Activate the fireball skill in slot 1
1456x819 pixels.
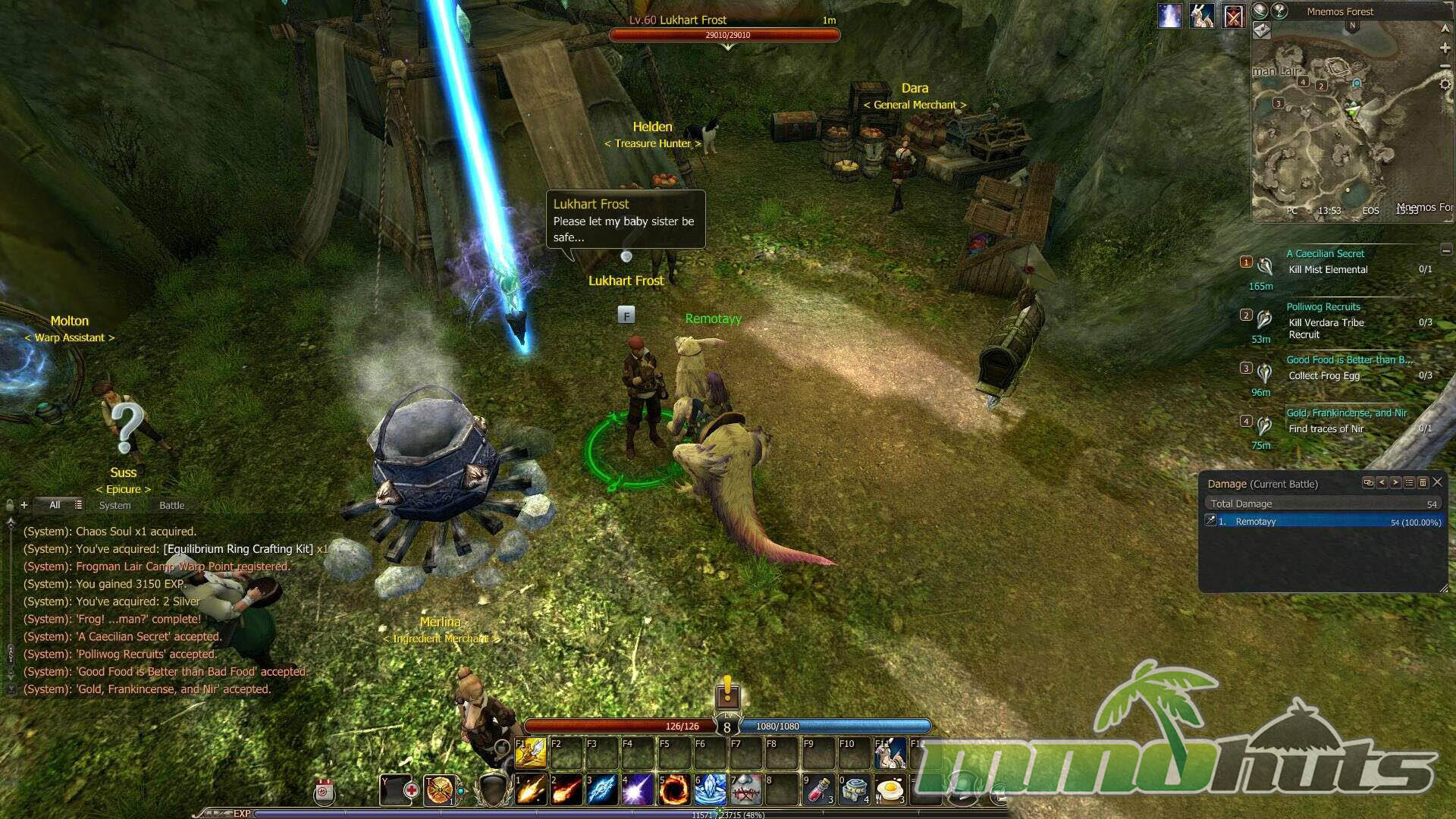(x=530, y=789)
